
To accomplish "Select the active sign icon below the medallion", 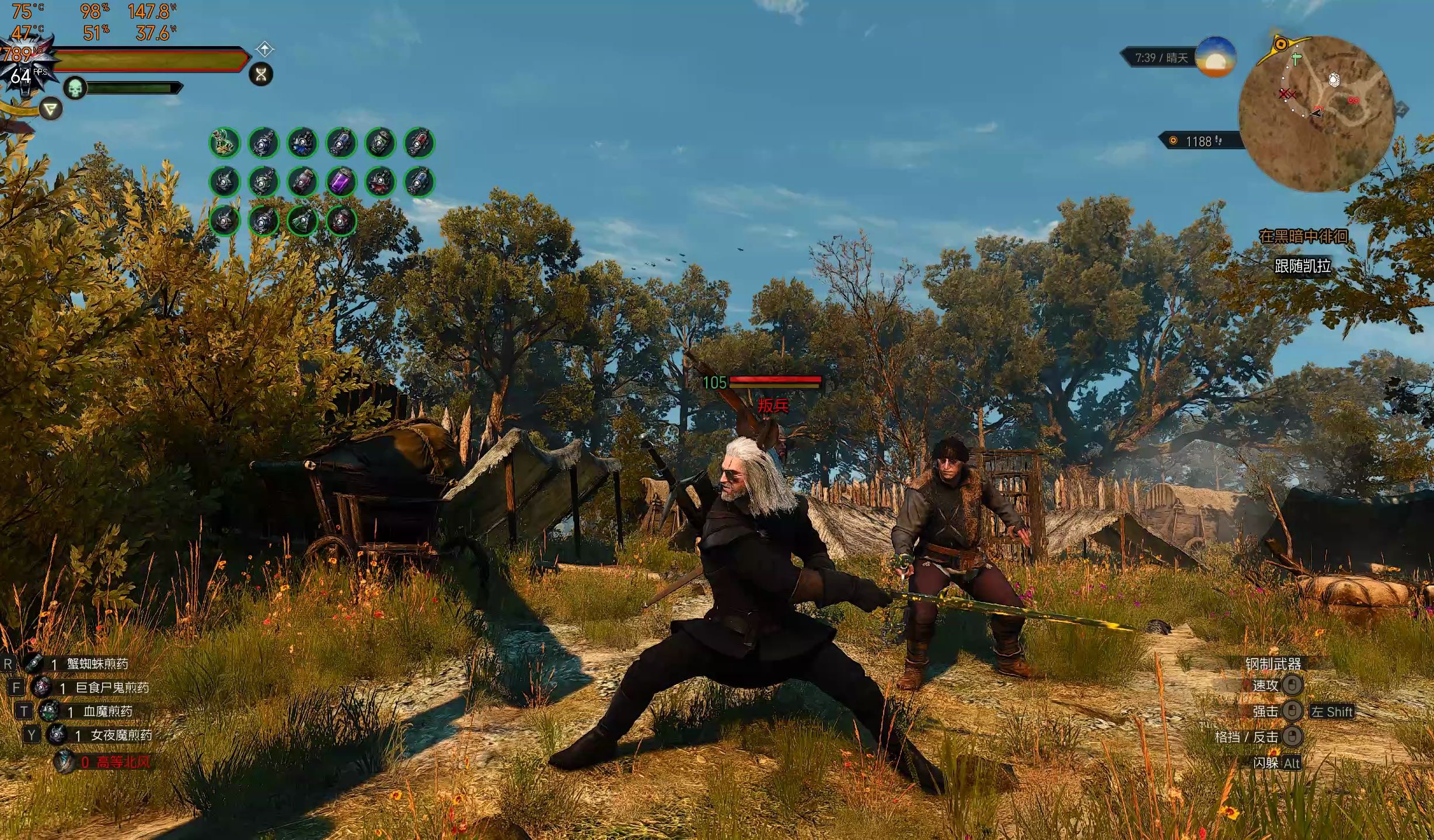I will tap(51, 108).
